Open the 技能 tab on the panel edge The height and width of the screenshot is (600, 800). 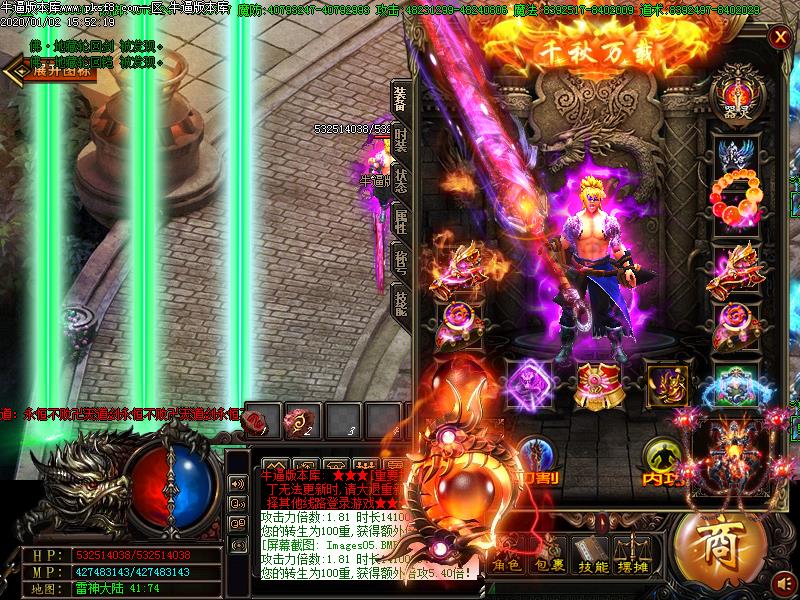click(x=400, y=302)
